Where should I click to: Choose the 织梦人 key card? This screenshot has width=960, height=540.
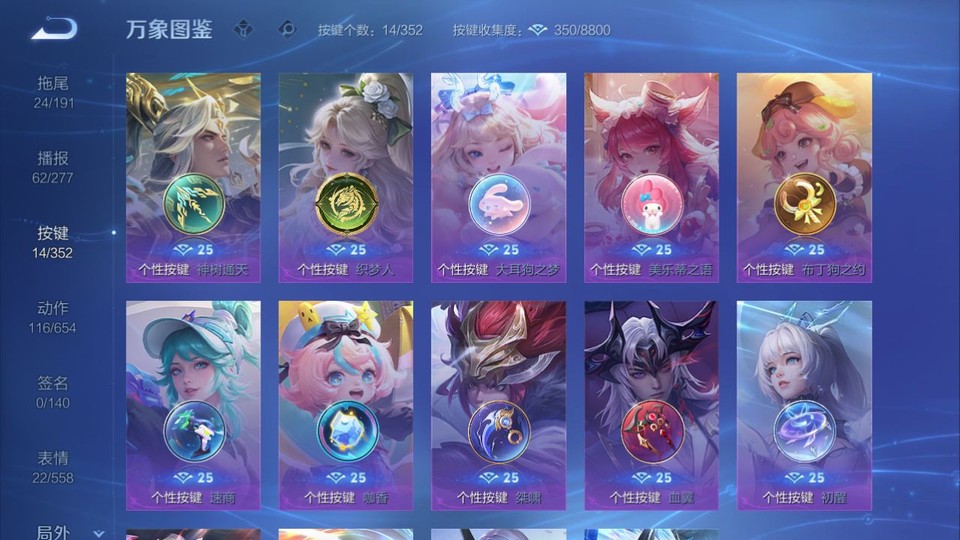tap(346, 178)
